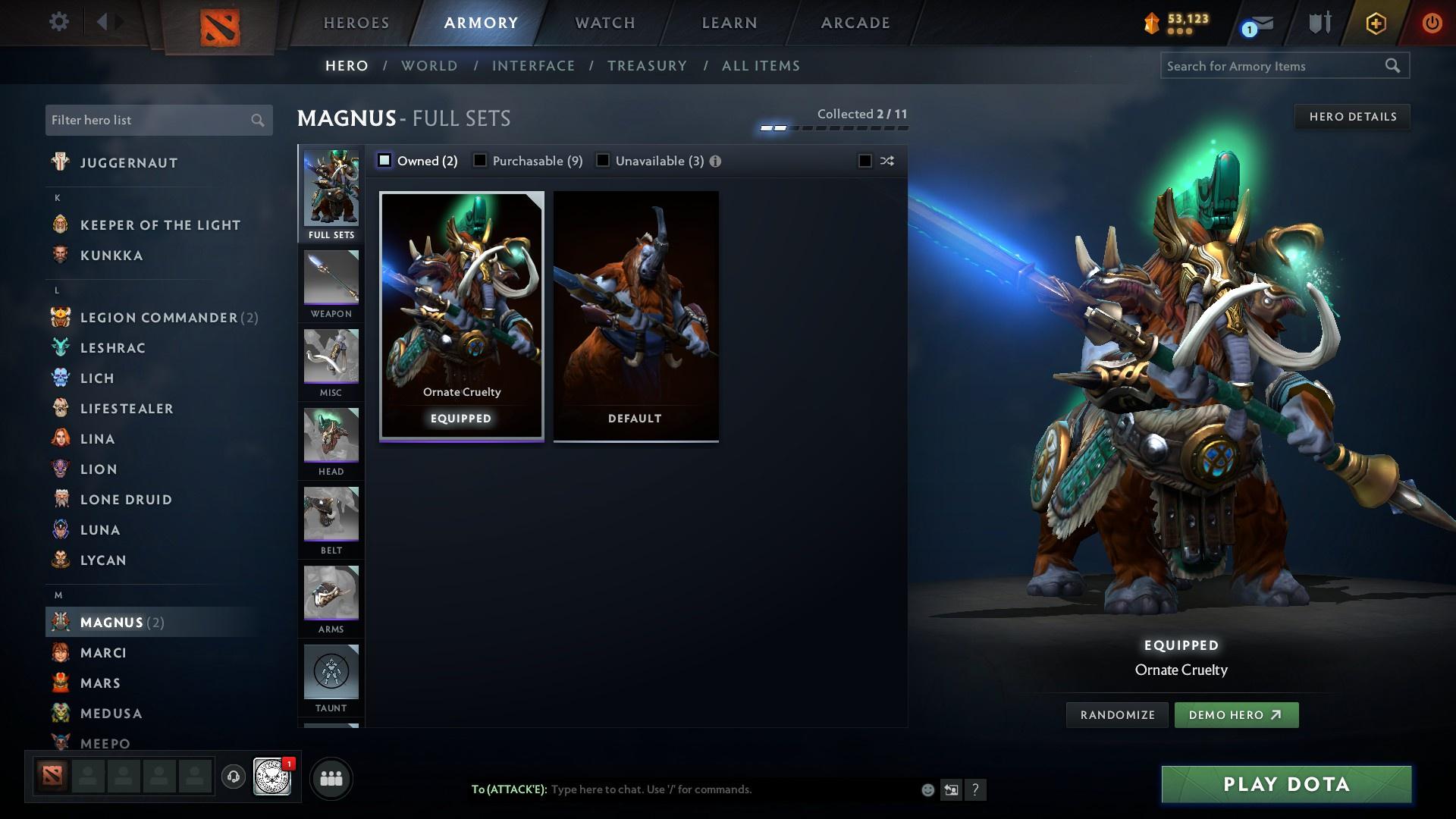The width and height of the screenshot is (1456, 819).
Task: Choose the Taunt slot category
Action: pyautogui.click(x=331, y=679)
